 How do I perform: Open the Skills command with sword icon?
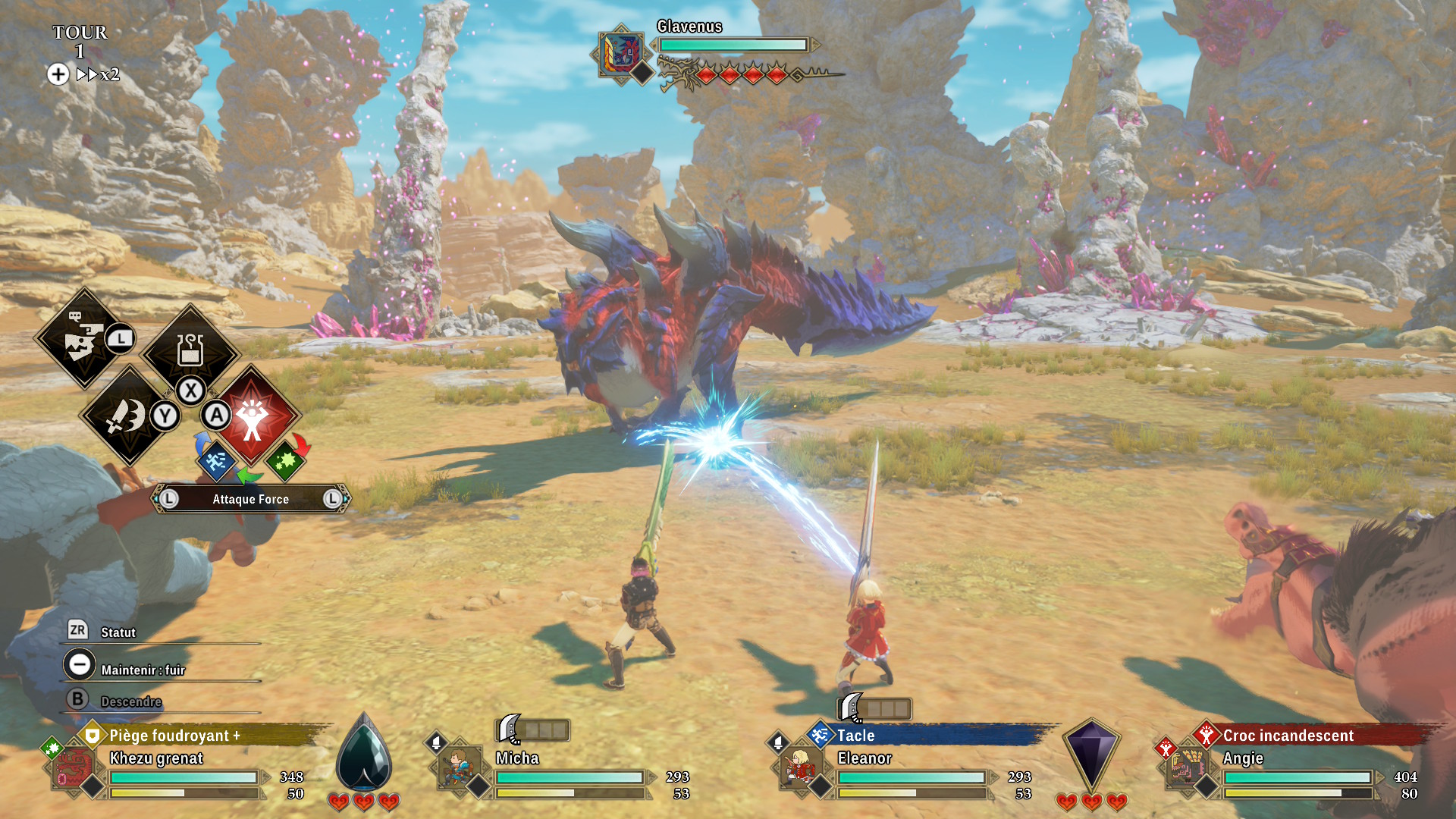point(127,415)
